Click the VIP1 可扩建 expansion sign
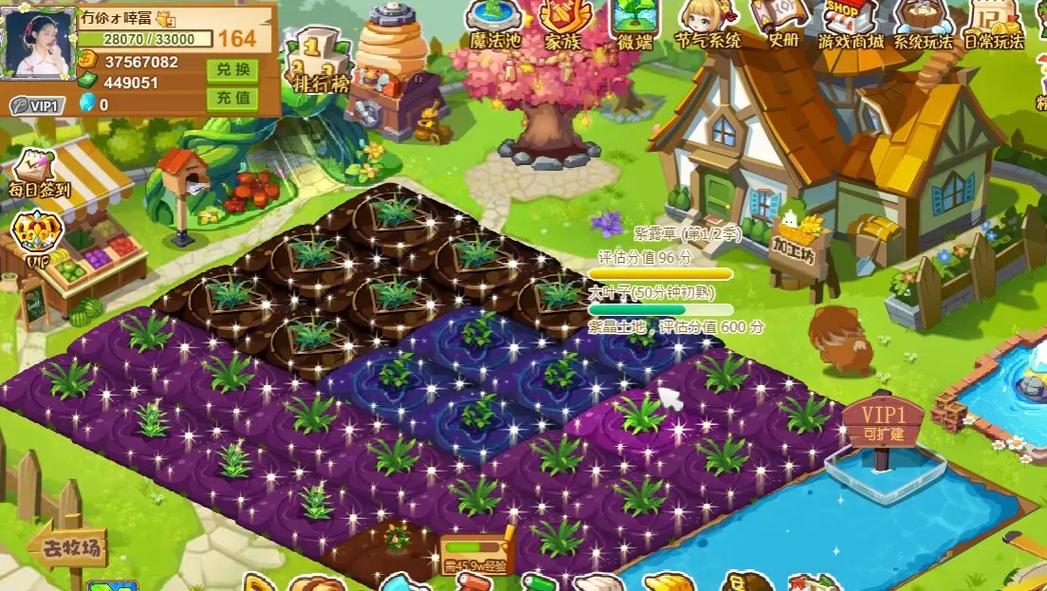1047x591 pixels. 881,424
